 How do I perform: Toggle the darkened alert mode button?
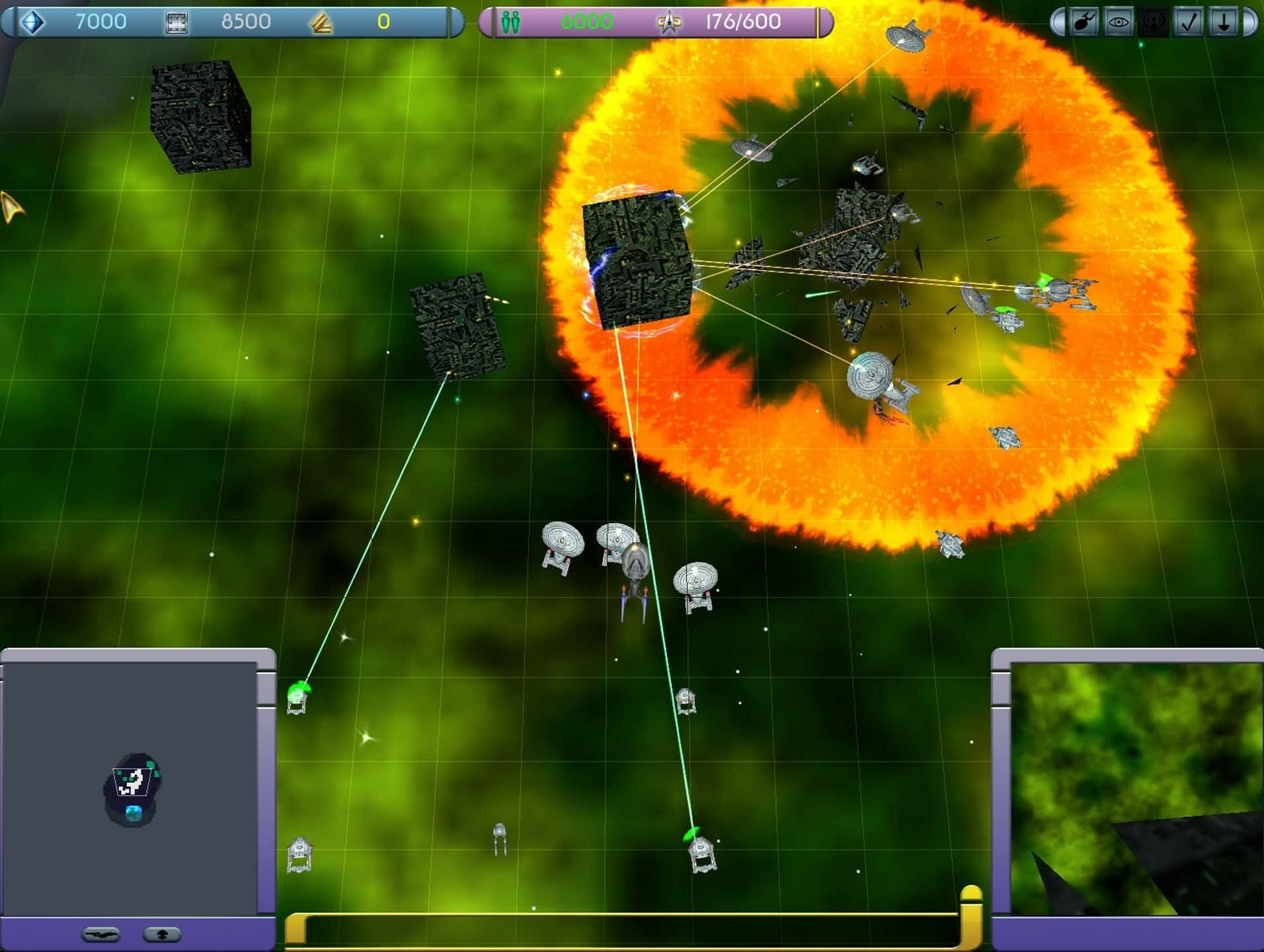[x=1153, y=22]
